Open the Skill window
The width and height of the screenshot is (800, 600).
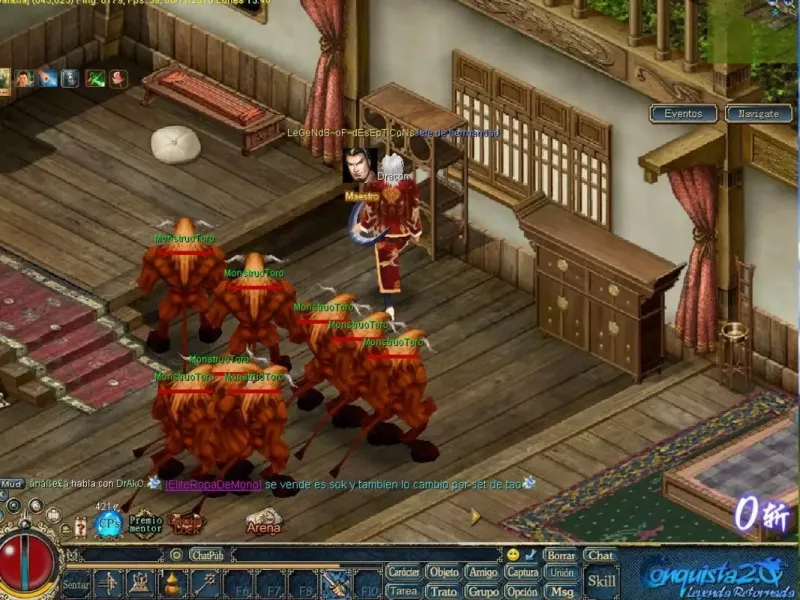click(x=601, y=581)
